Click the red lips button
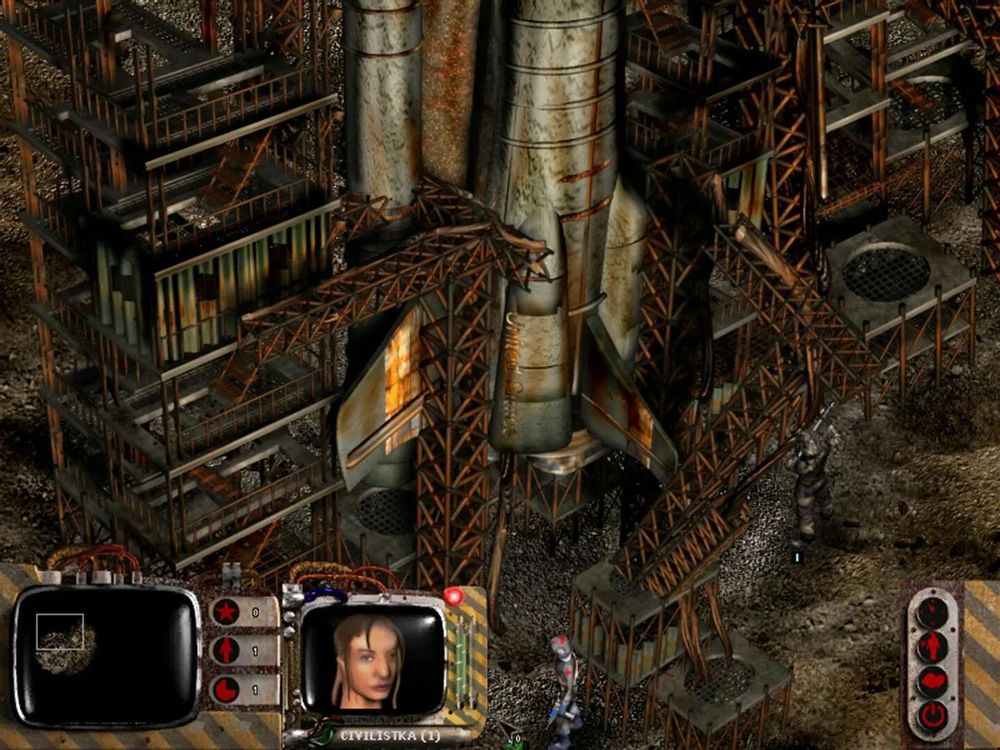The height and width of the screenshot is (750, 1000). coord(933,681)
